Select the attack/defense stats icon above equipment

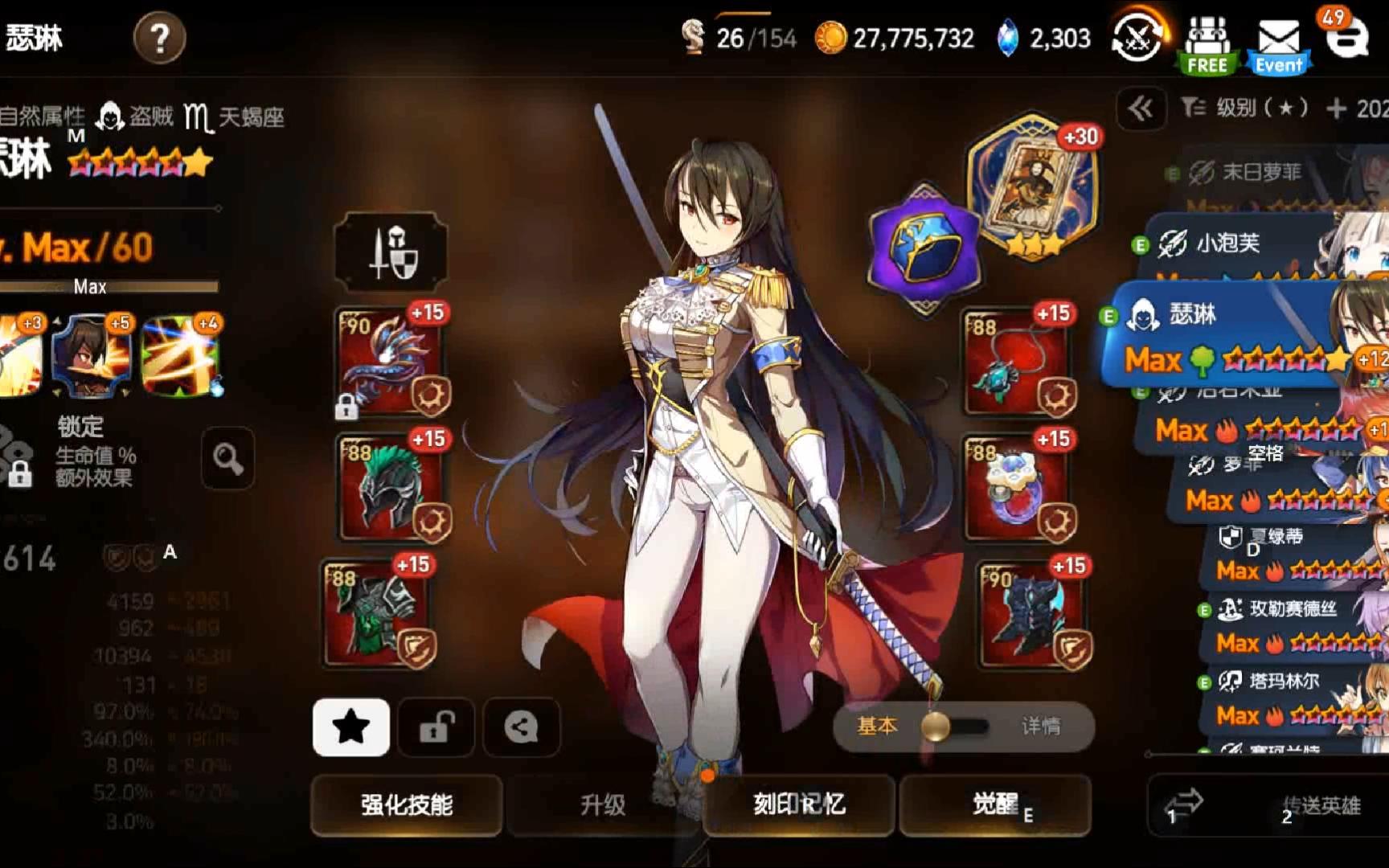point(391,250)
